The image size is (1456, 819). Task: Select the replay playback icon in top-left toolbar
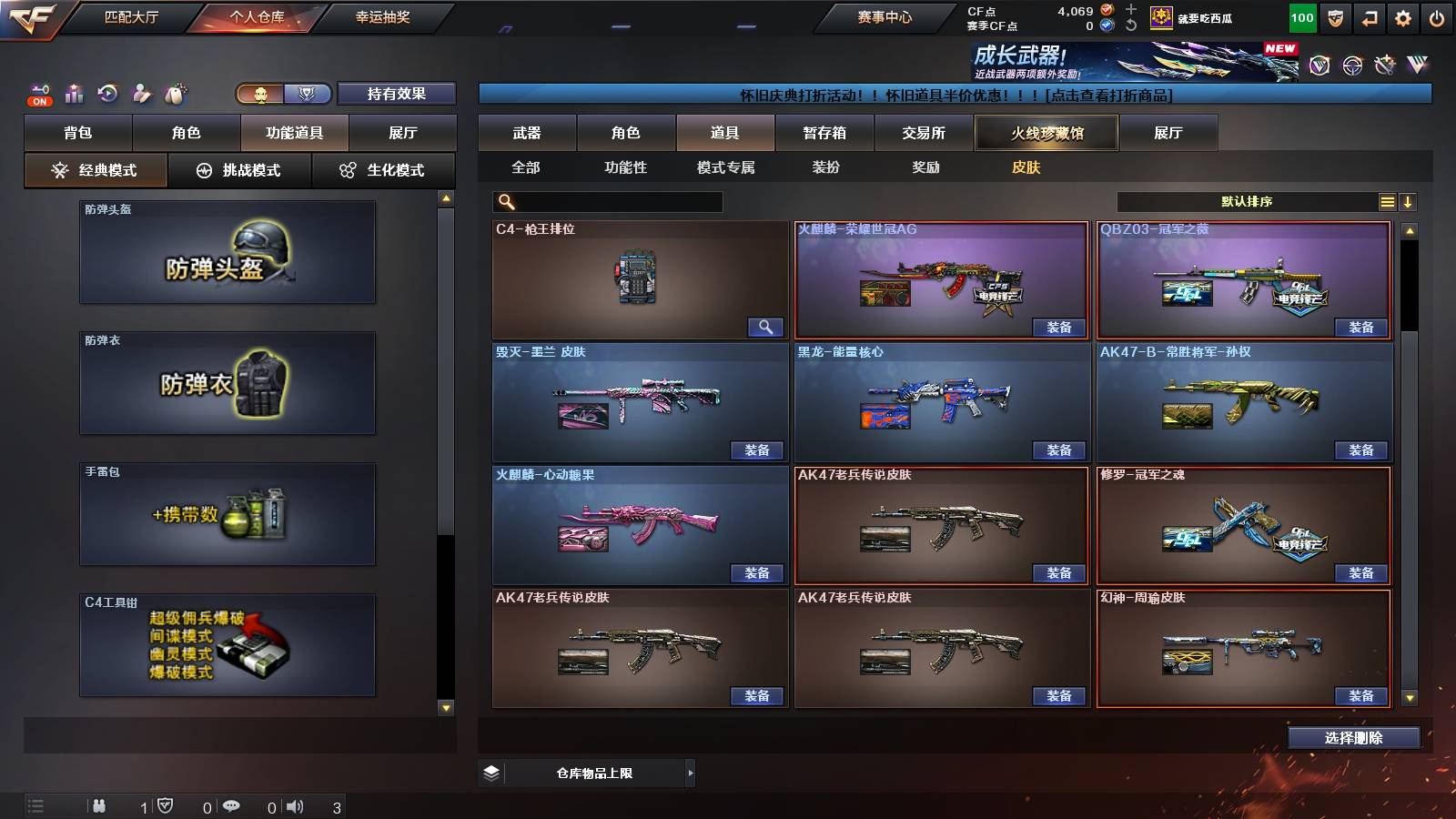click(107, 91)
